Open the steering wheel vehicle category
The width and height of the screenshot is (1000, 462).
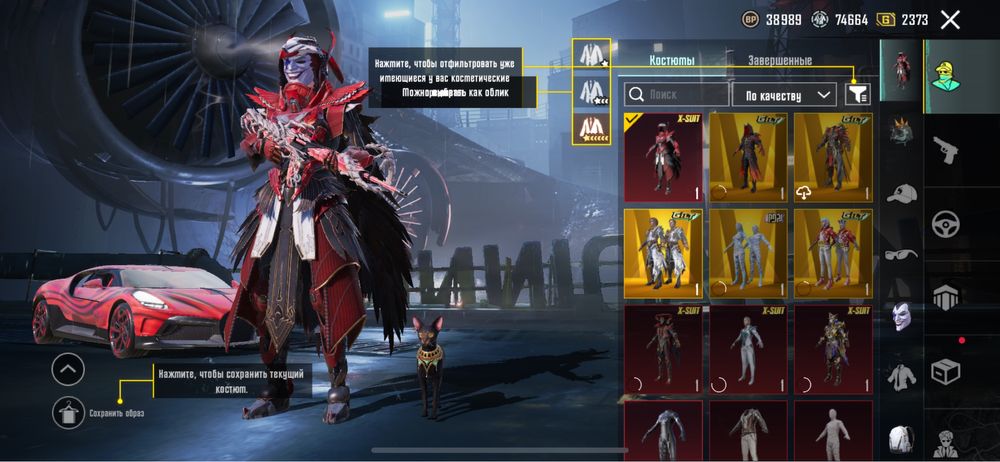point(945,224)
